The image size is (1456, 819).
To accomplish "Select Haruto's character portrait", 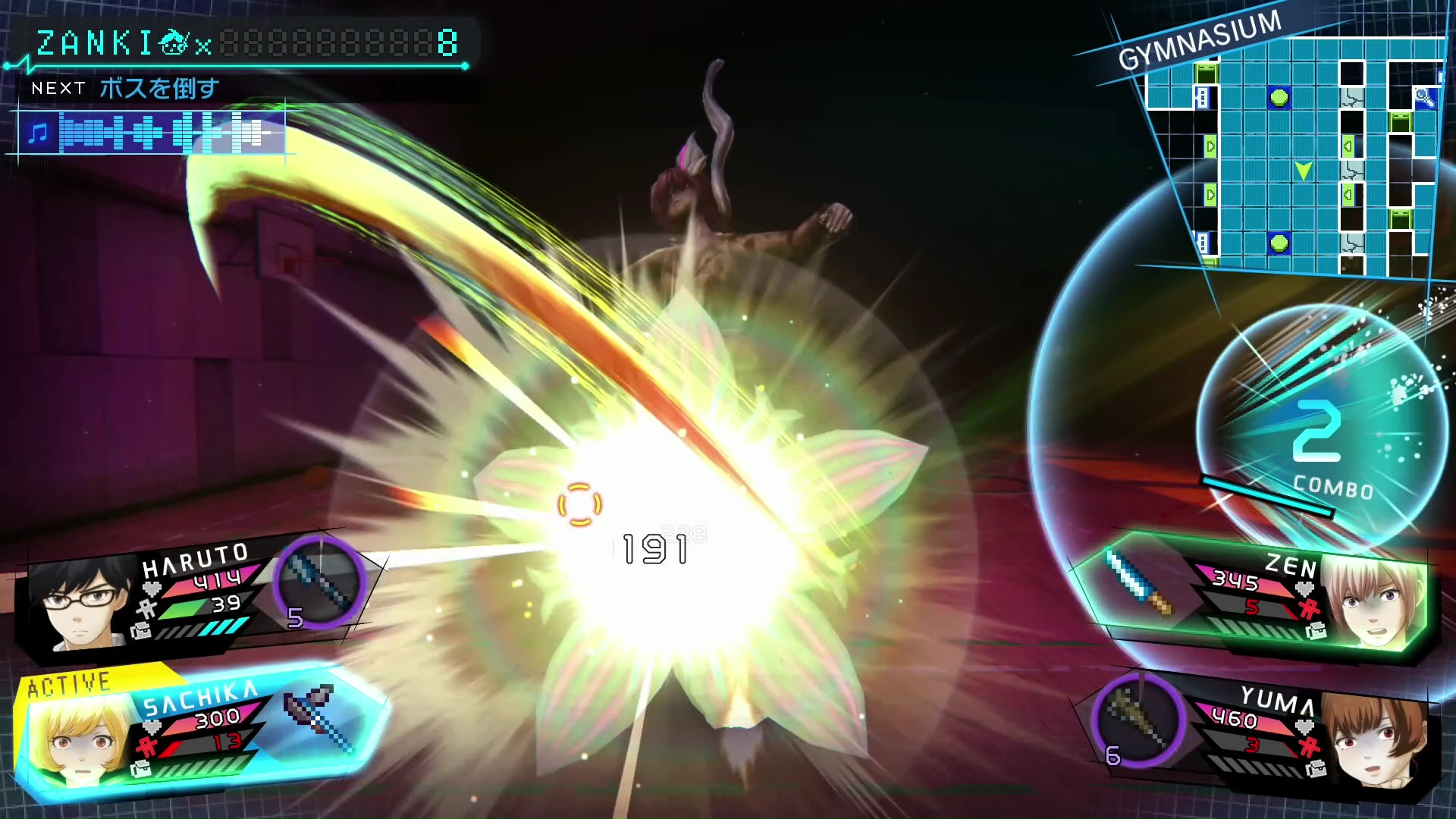I will pyautogui.click(x=78, y=604).
